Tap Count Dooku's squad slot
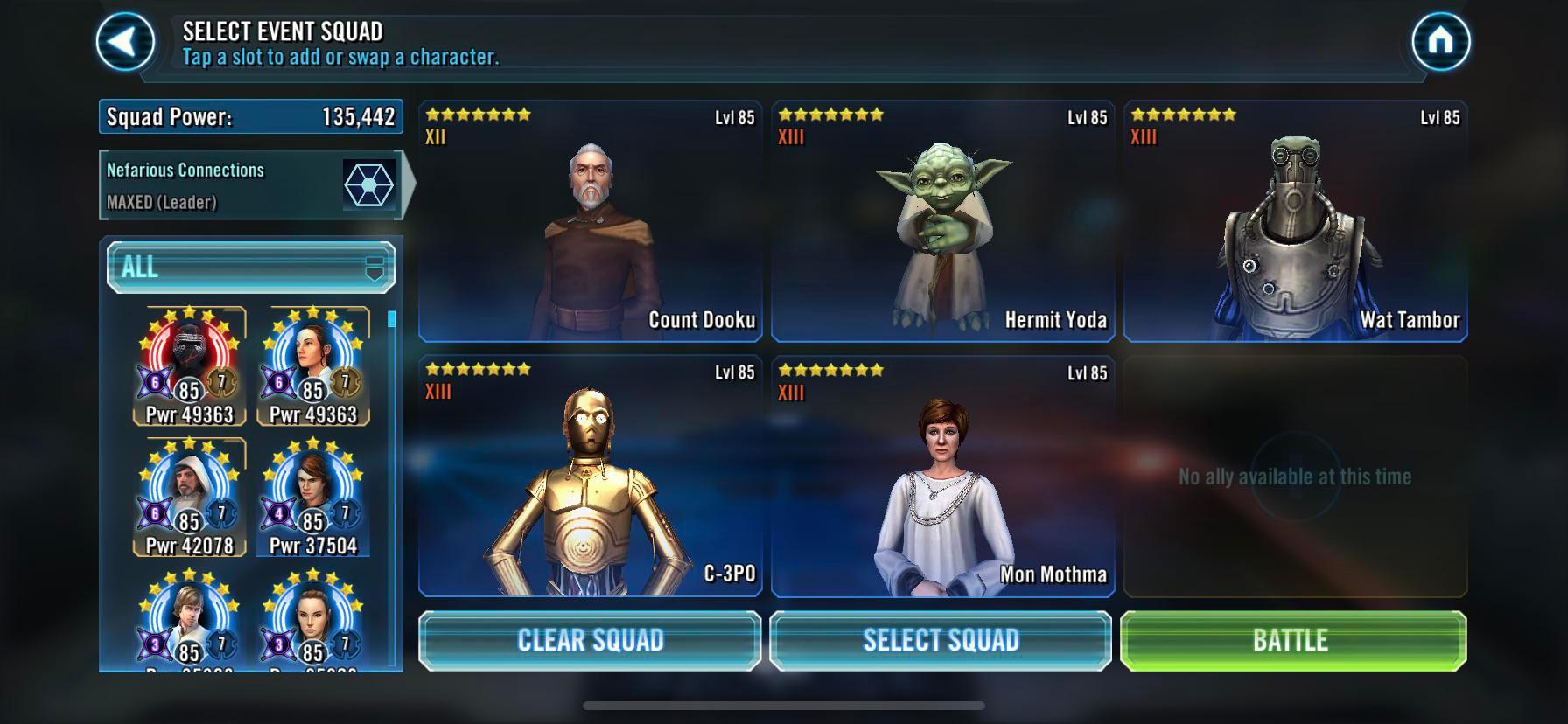Image resolution: width=1568 pixels, height=724 pixels. (x=591, y=219)
